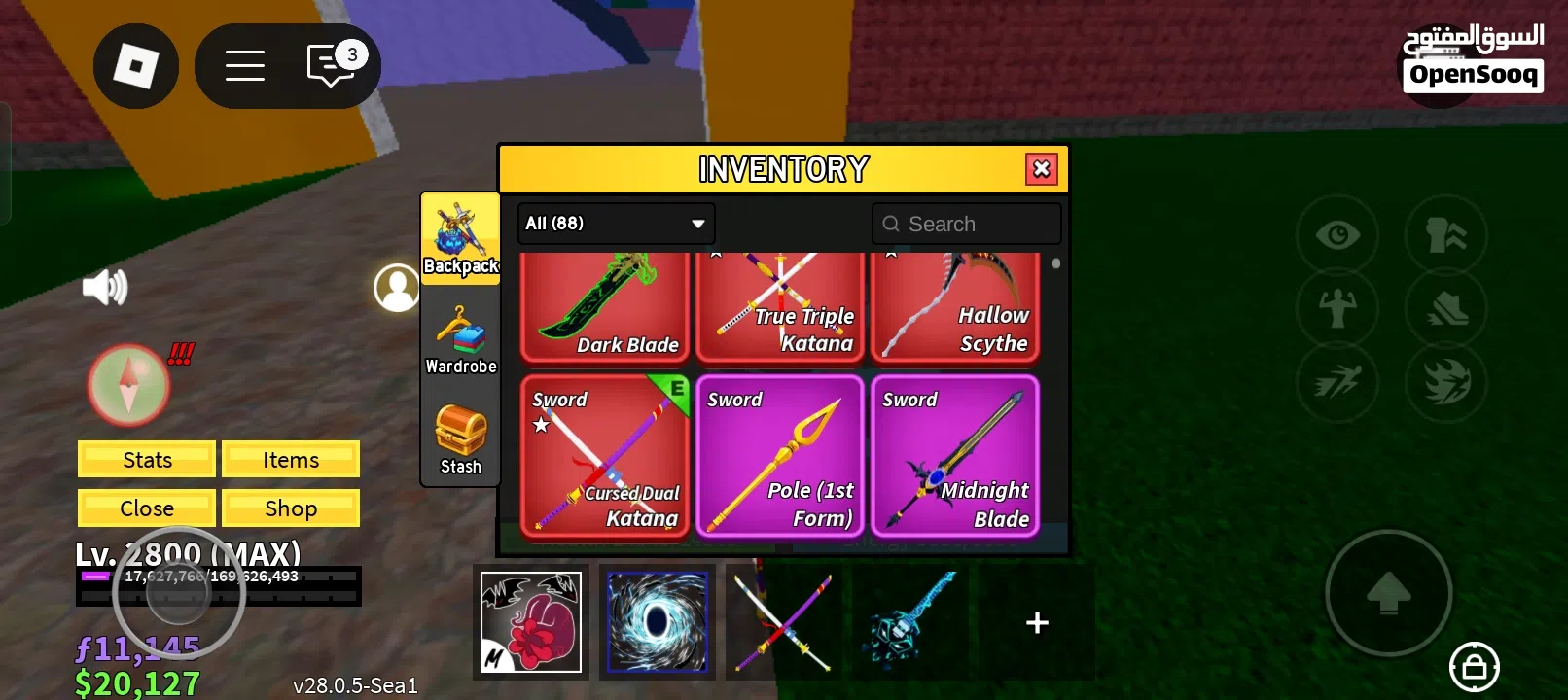
Task: Switch to the Wardrobe tab
Action: 459,335
